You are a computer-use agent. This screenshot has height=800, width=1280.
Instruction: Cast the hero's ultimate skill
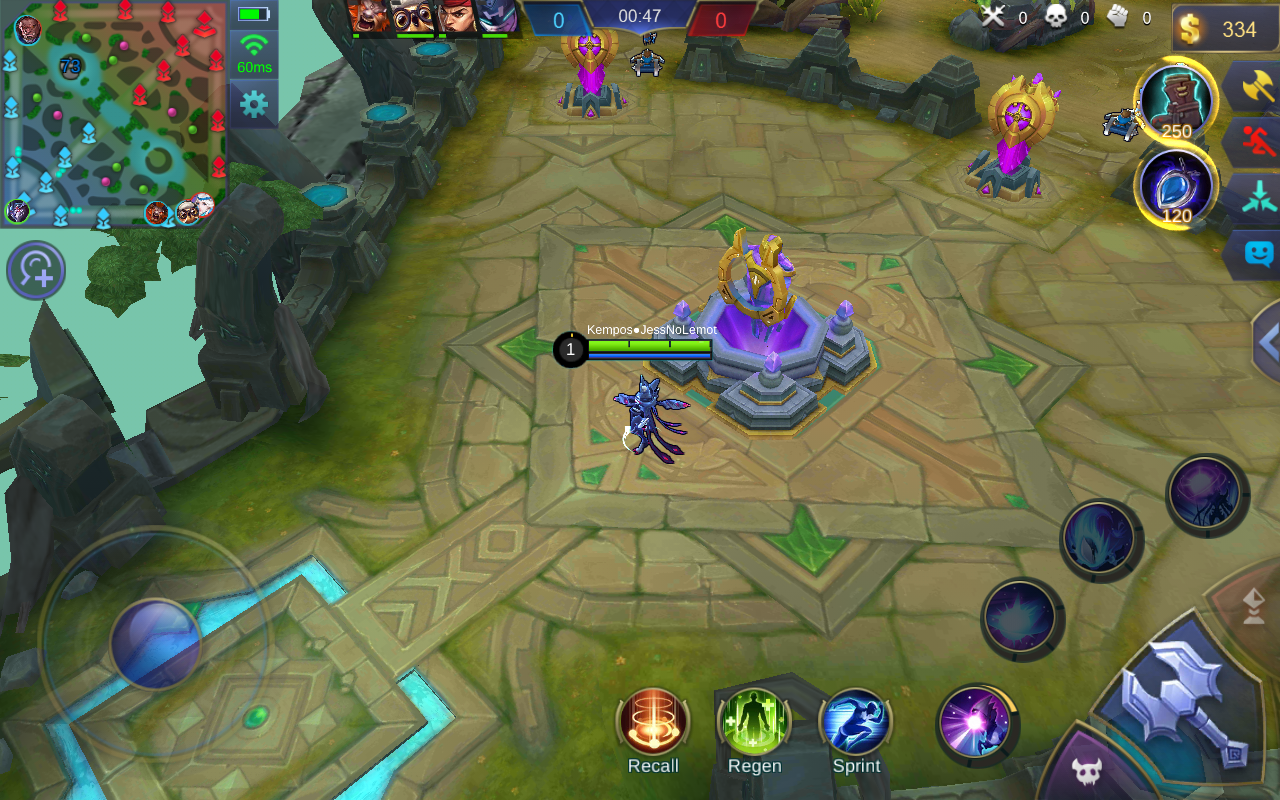[1204, 492]
